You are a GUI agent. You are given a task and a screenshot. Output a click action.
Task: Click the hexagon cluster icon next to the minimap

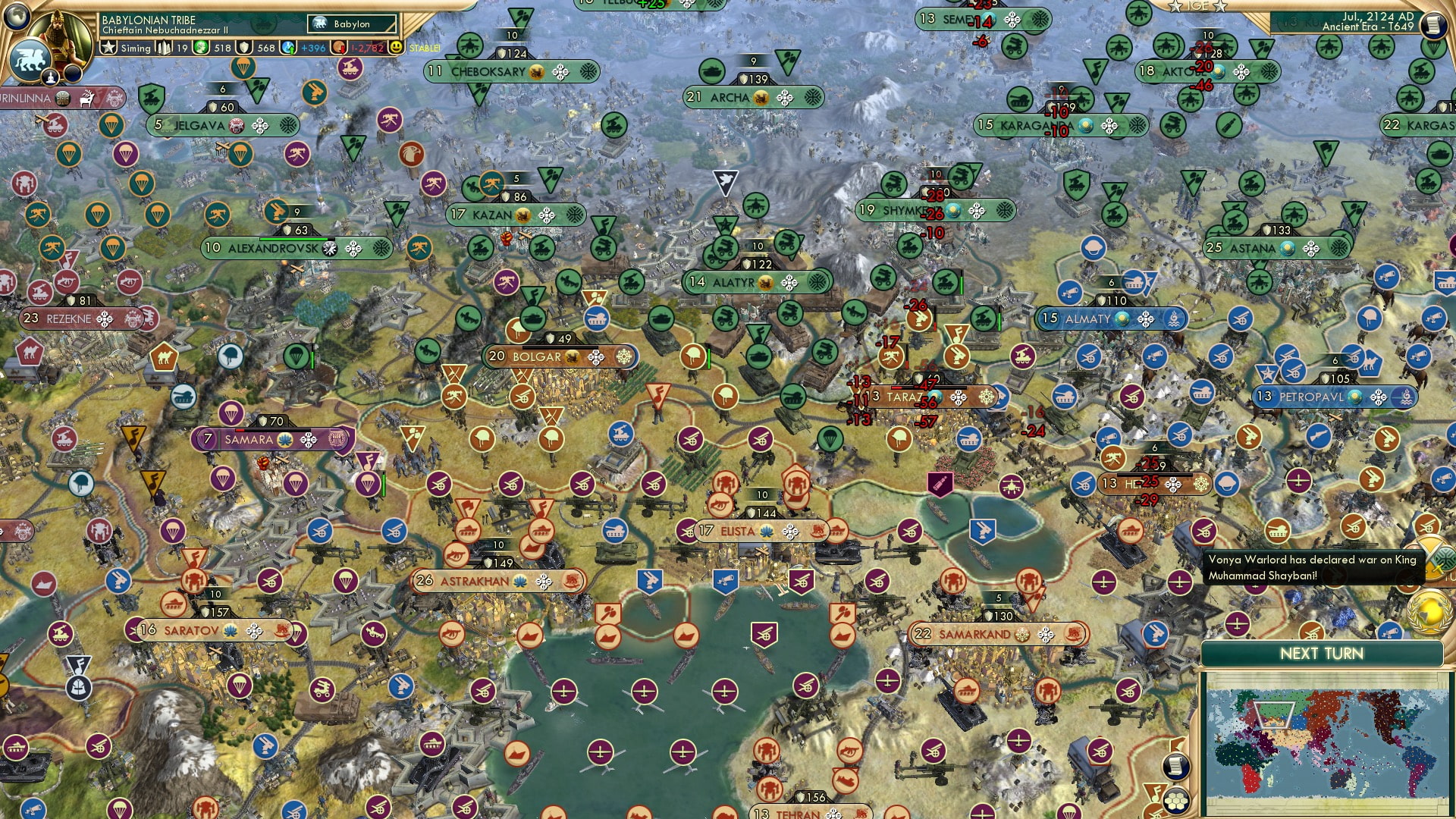[x=1176, y=802]
